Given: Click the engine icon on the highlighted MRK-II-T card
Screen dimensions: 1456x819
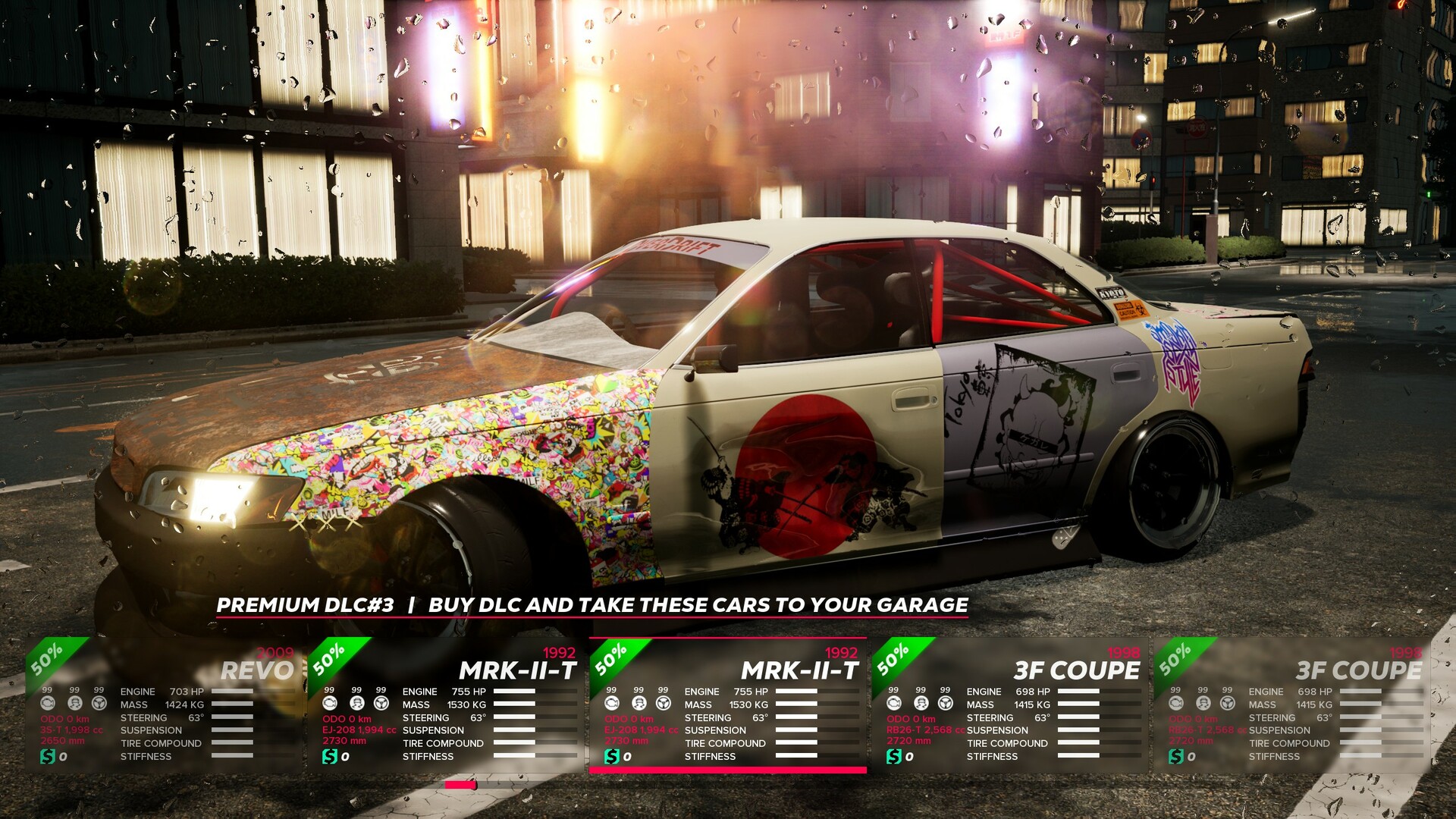Looking at the screenshot, I should pyautogui.click(x=613, y=703).
